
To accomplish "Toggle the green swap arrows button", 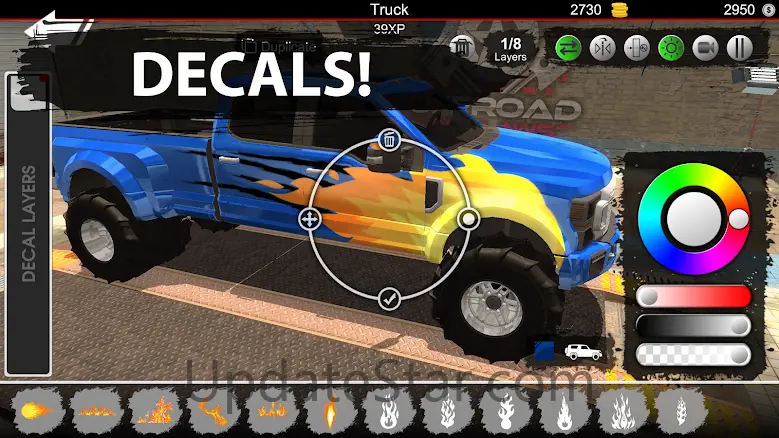I will click(x=570, y=47).
